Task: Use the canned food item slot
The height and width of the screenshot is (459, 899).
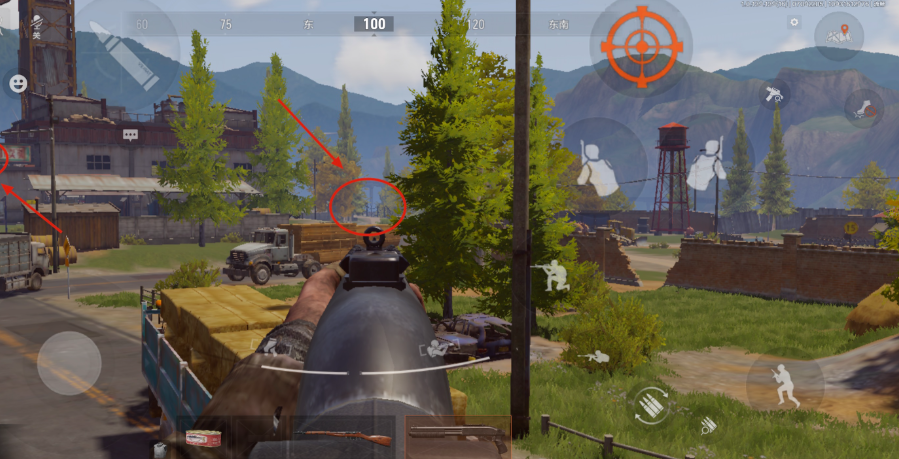Action: pyautogui.click(x=202, y=438)
